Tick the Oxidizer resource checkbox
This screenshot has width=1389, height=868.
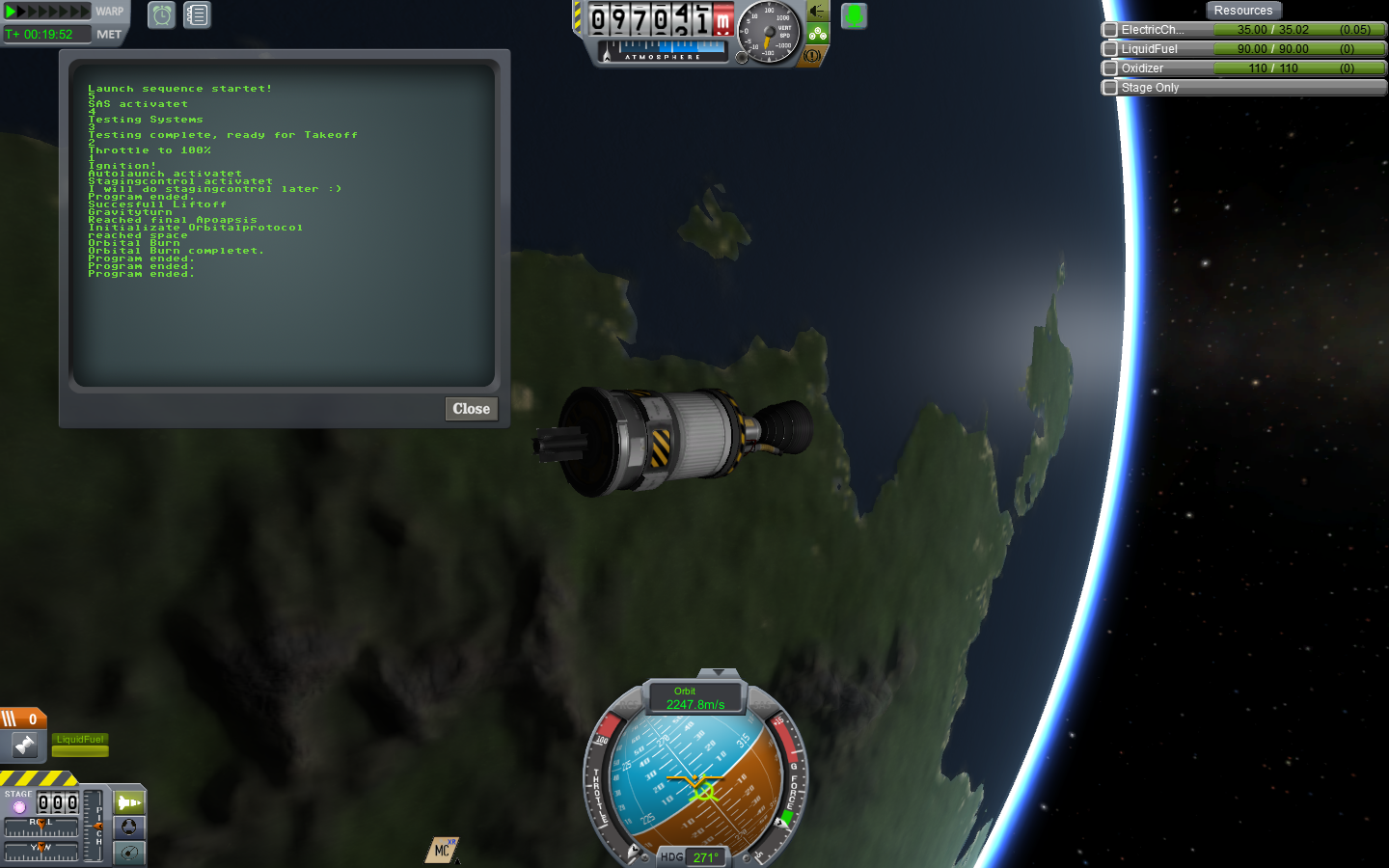click(1110, 68)
